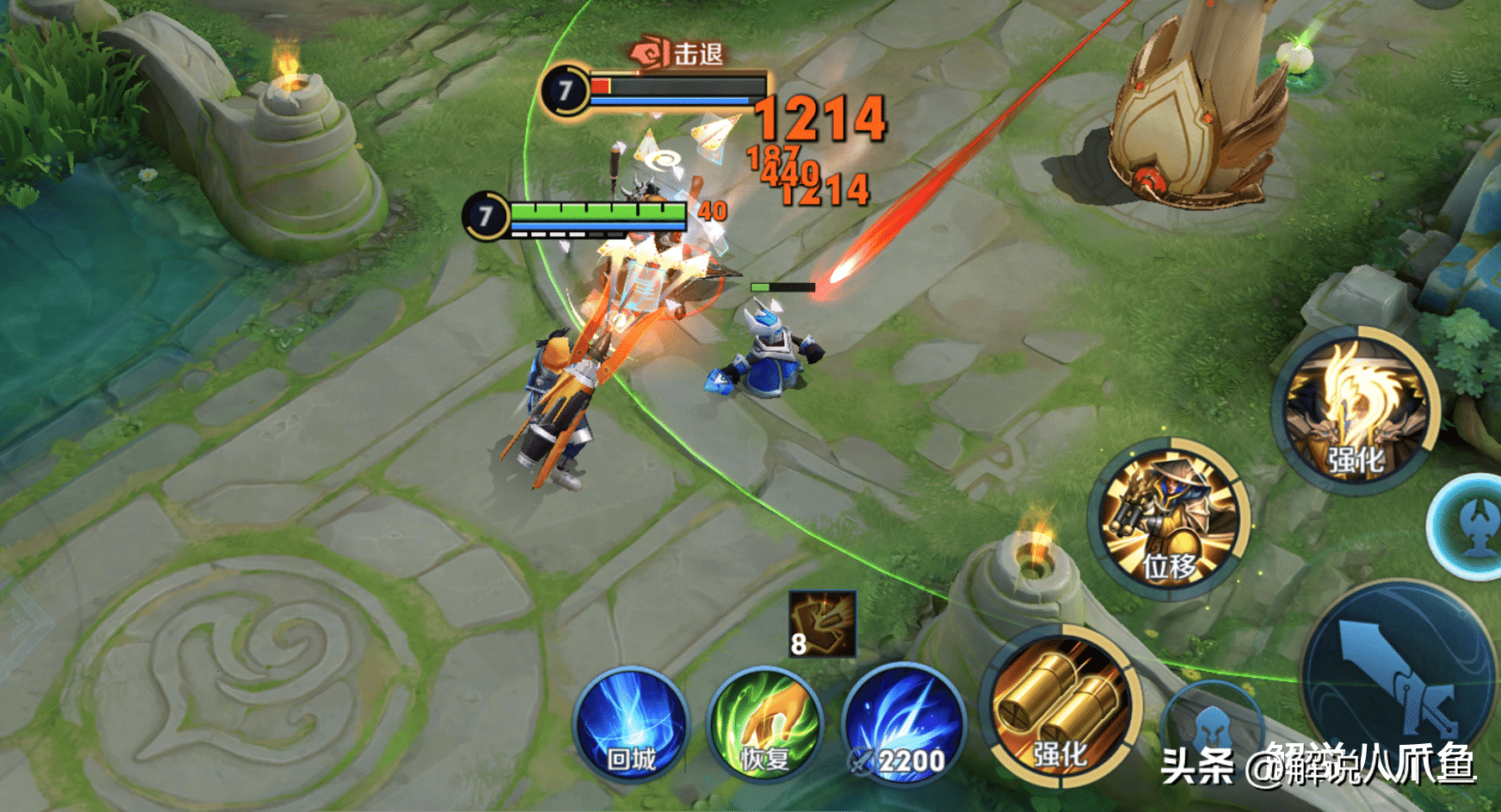Activate the blue summoner spell showing 2200
This screenshot has height=812, width=1501.
coord(904,724)
